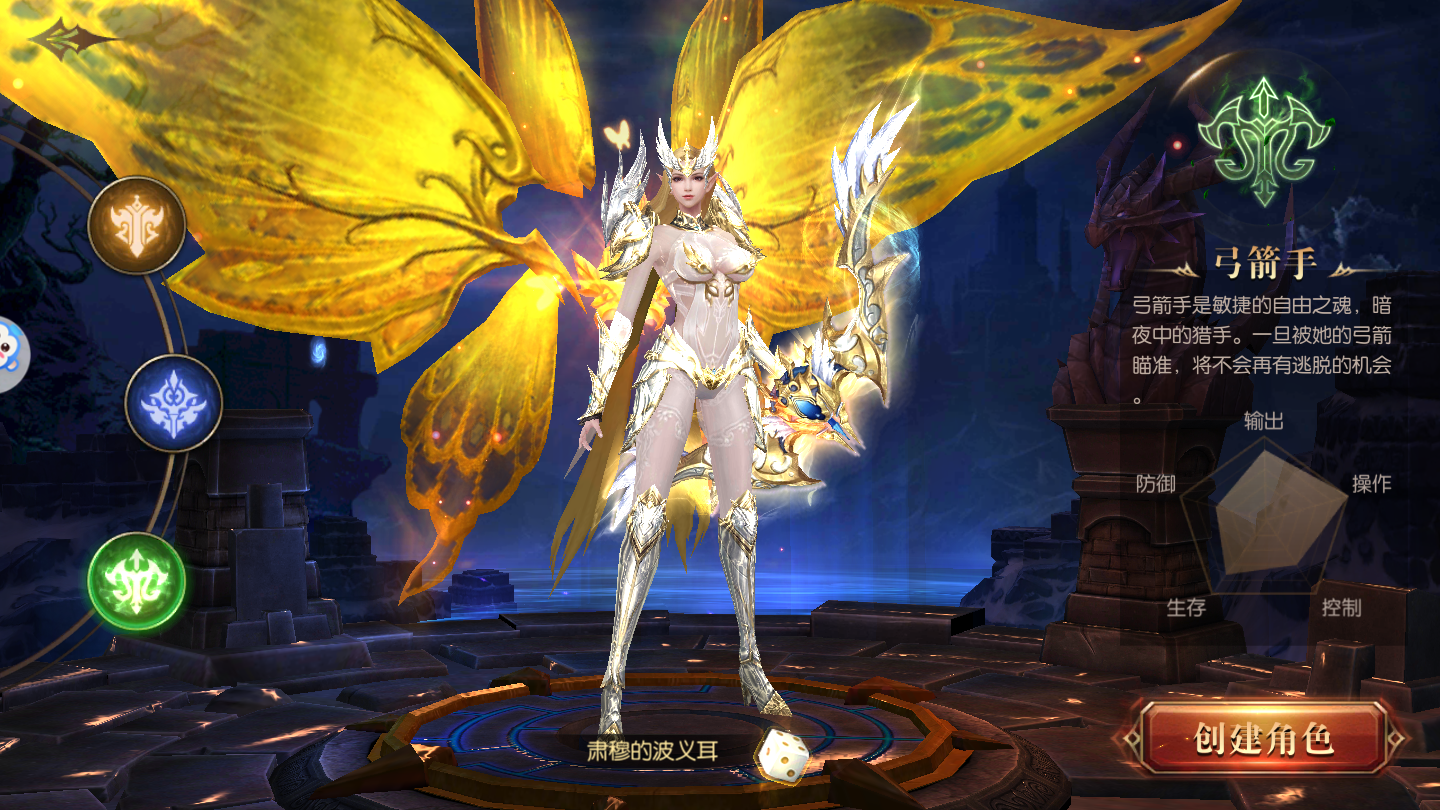Select the orange warrior class emblem
This screenshot has width=1440, height=810.
[x=137, y=226]
